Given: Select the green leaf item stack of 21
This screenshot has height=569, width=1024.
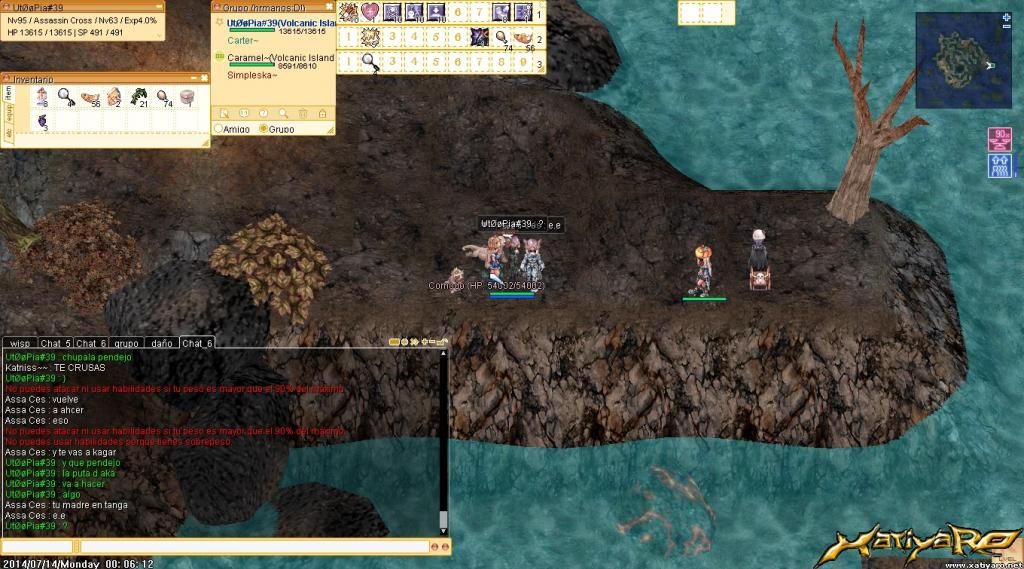Looking at the screenshot, I should pyautogui.click(x=138, y=97).
